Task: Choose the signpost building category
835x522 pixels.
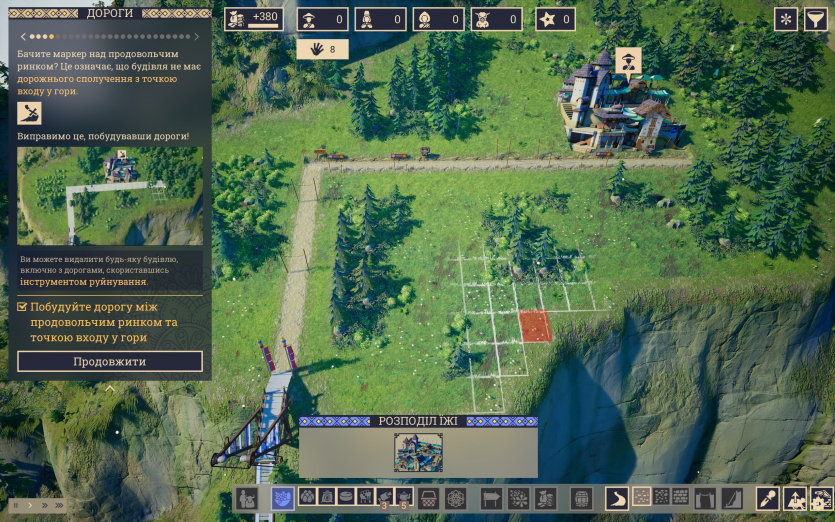Action: point(492,497)
